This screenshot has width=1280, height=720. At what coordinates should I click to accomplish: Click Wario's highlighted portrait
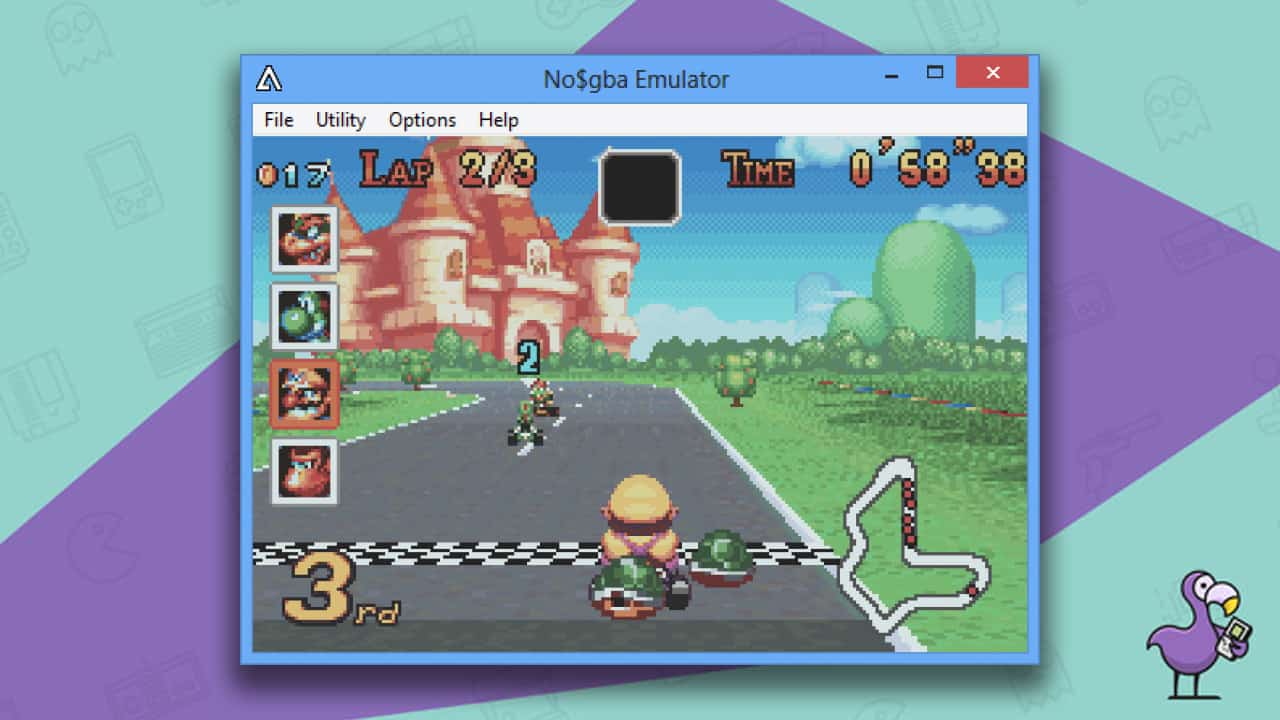click(303, 393)
